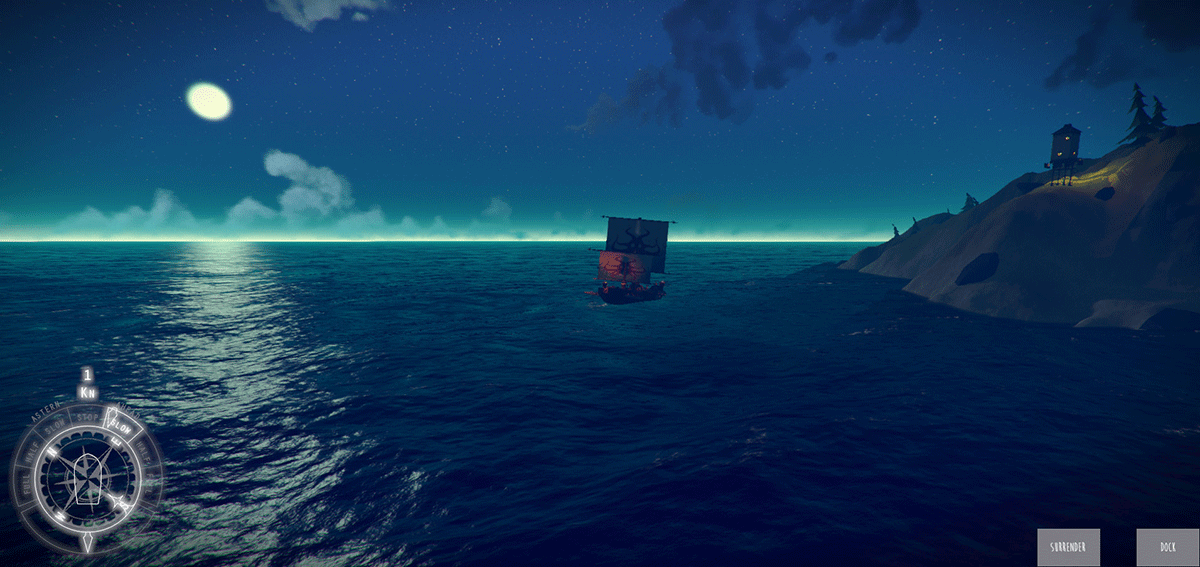Screen dimensions: 1200x567
Task: Click the Surrender button
Action: [x=1068, y=547]
